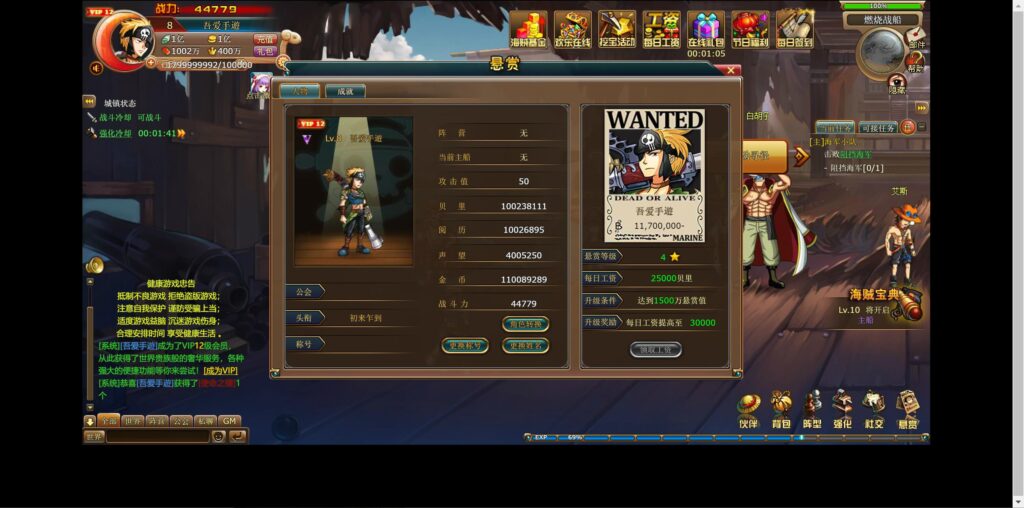The image size is (1024, 508).
Task: Switch to the 成就 achievements tab
Action: pyautogui.click(x=345, y=91)
